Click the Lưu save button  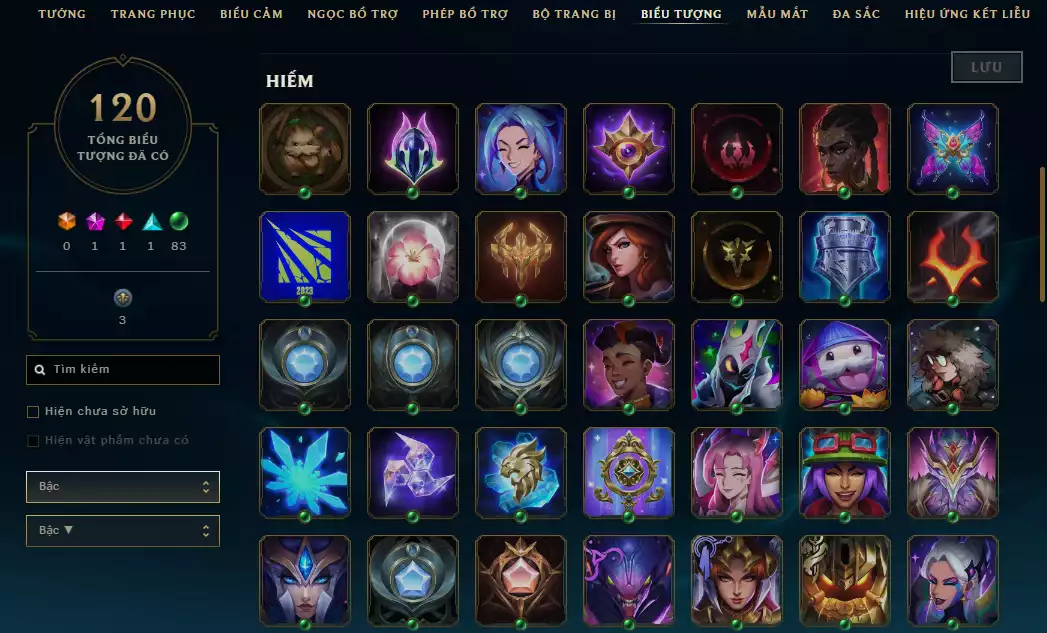click(986, 67)
